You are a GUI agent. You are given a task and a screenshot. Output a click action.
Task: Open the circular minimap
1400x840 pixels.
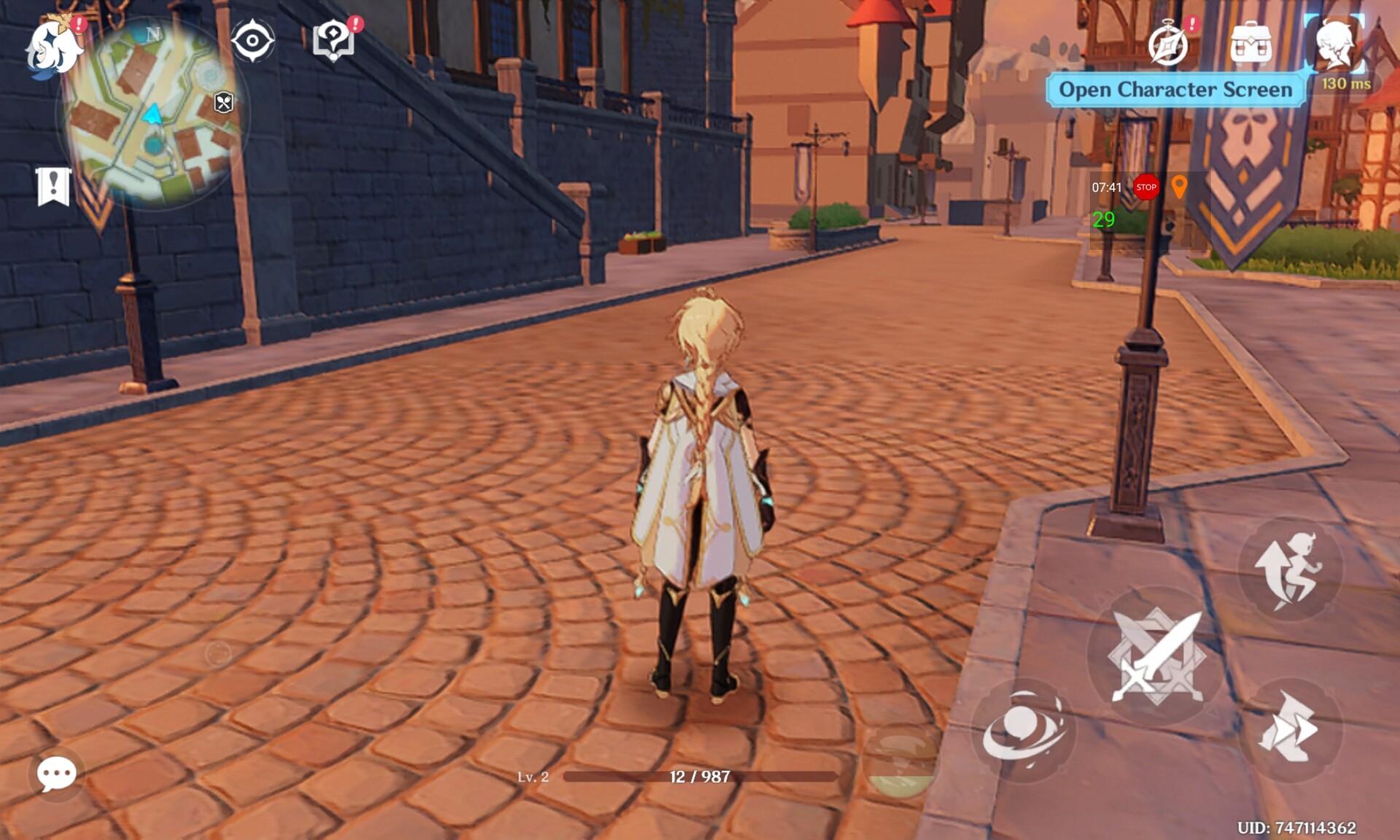[x=155, y=114]
